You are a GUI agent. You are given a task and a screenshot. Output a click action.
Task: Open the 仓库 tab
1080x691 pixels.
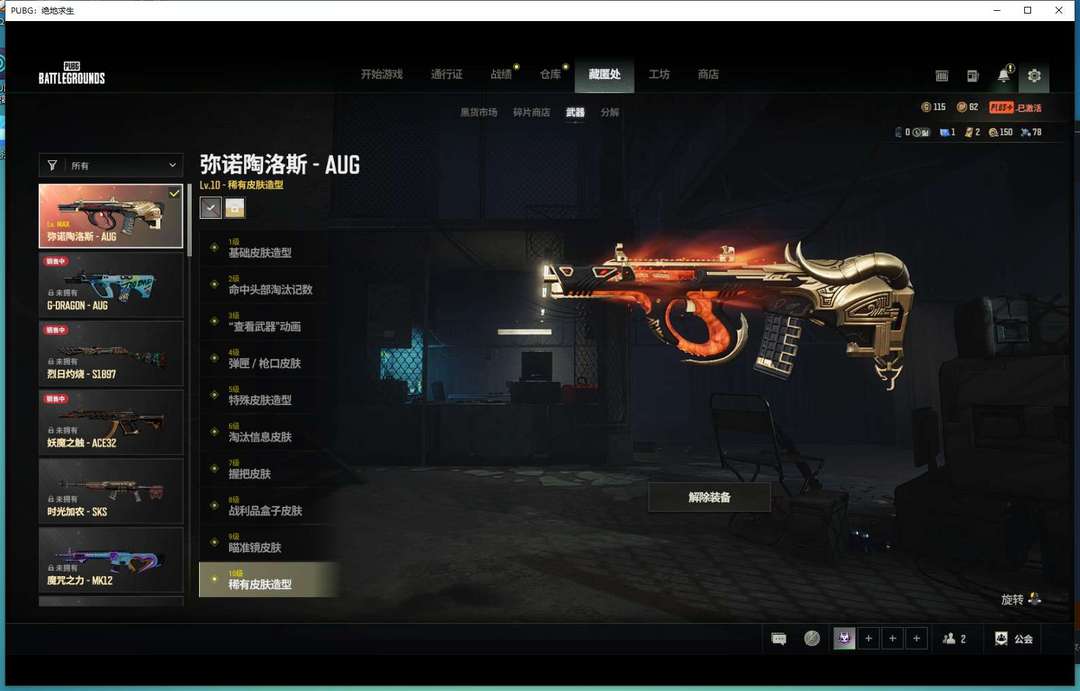pos(550,75)
